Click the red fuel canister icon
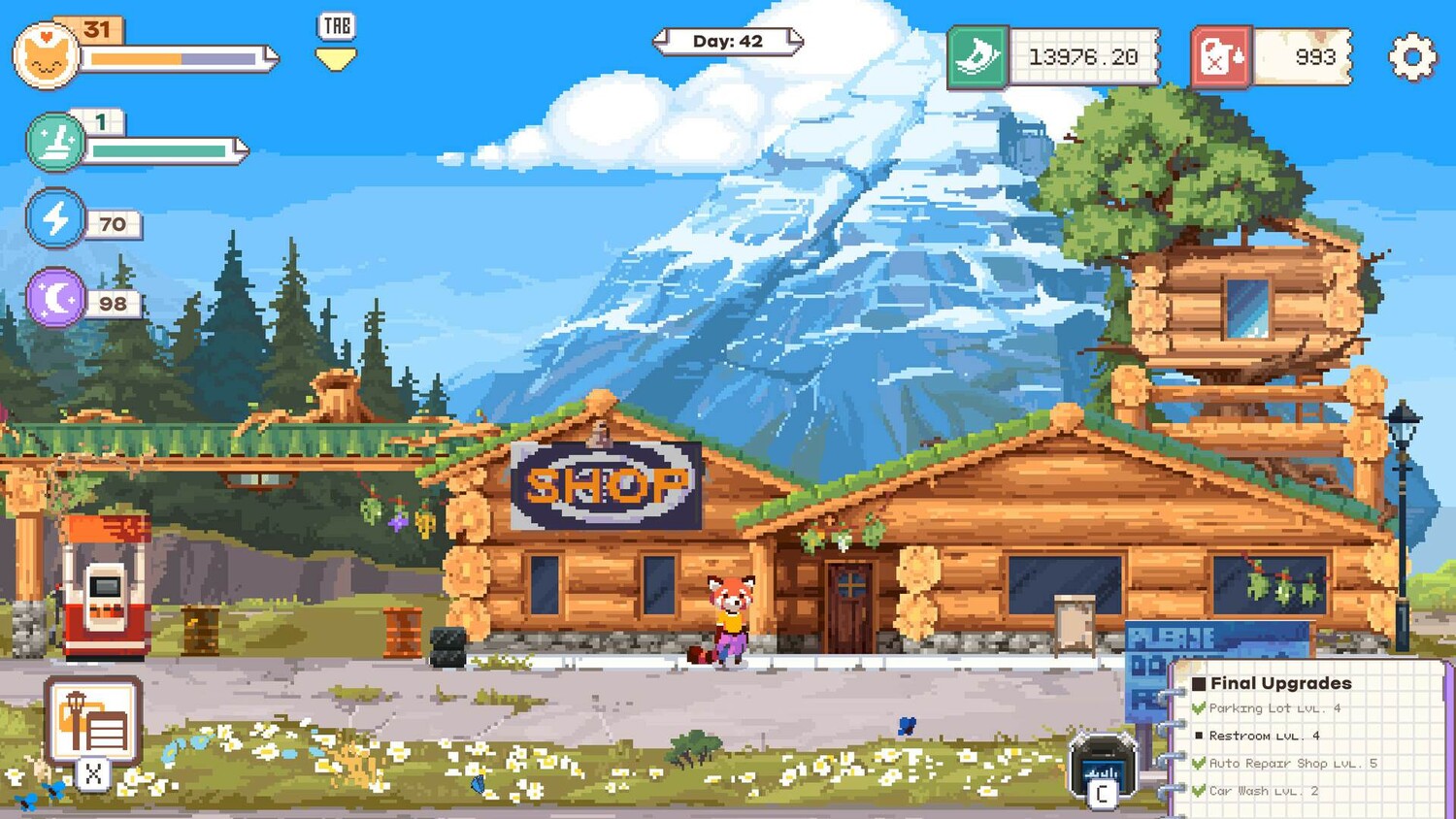The height and width of the screenshot is (819, 1456). pyautogui.click(x=1221, y=57)
